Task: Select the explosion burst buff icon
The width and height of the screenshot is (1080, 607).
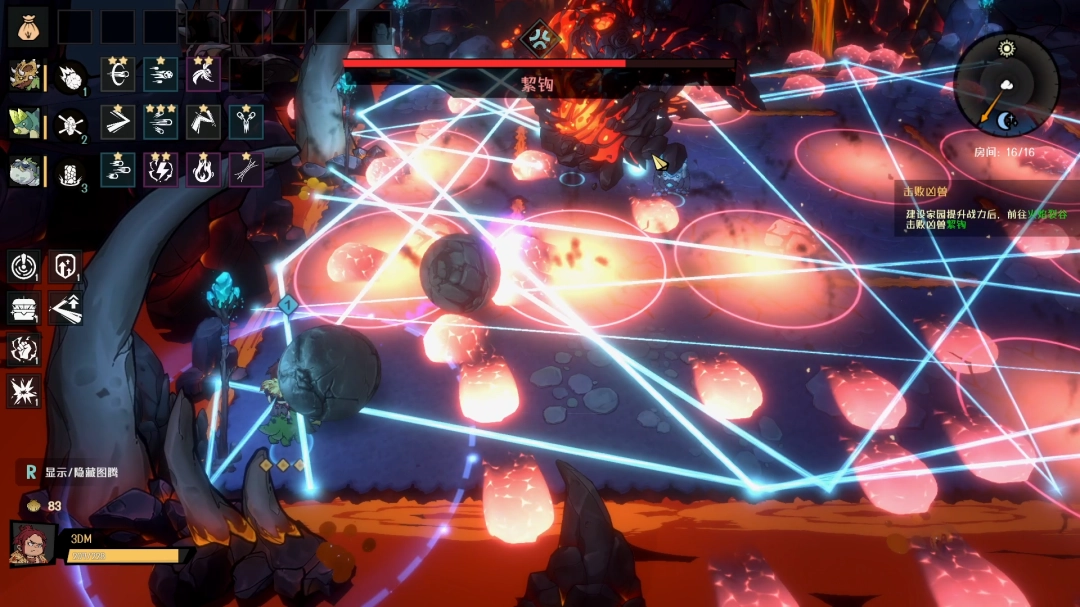Action: pos(23,390)
